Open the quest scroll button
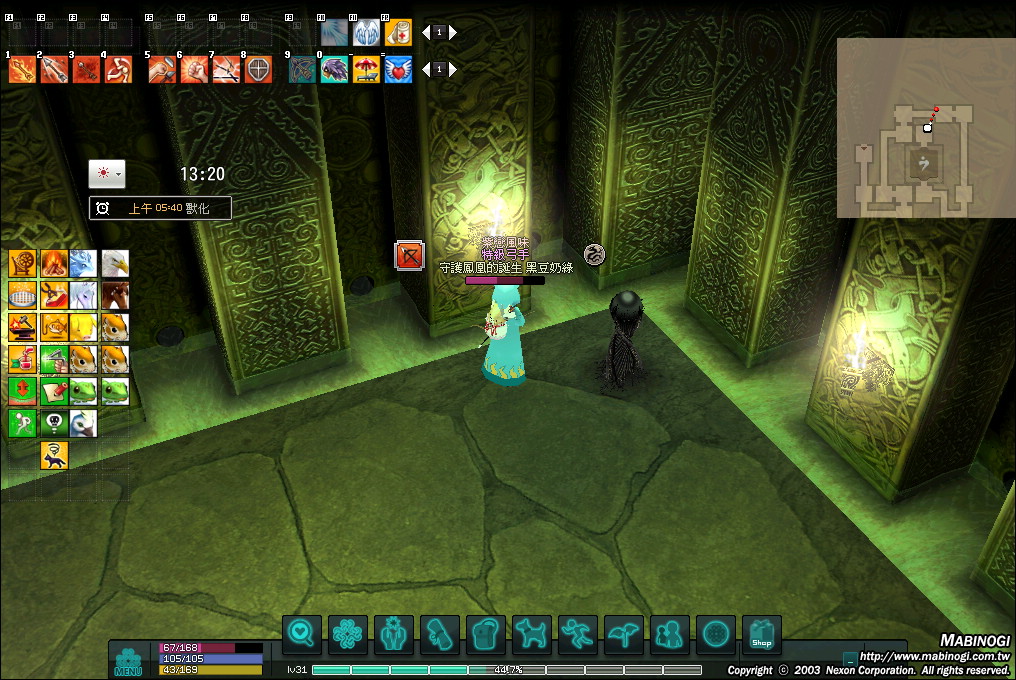This screenshot has width=1016, height=680. 440,634
